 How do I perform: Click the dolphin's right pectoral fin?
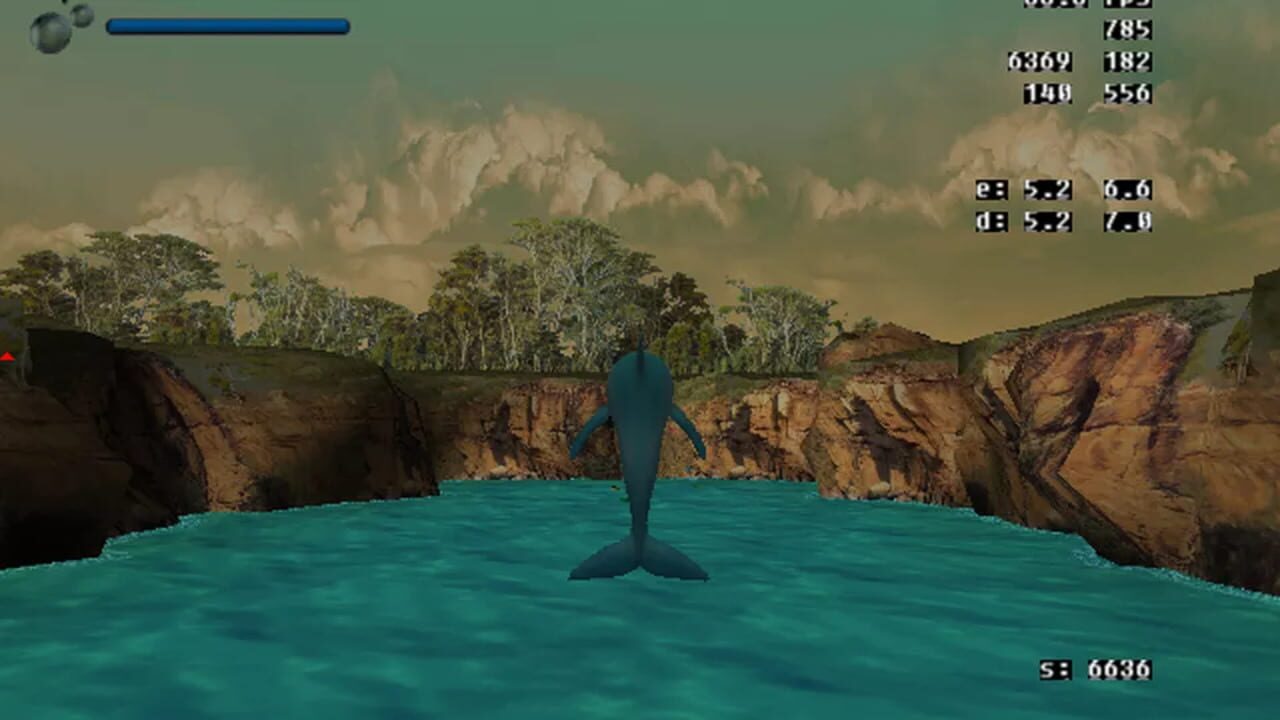[x=690, y=430]
